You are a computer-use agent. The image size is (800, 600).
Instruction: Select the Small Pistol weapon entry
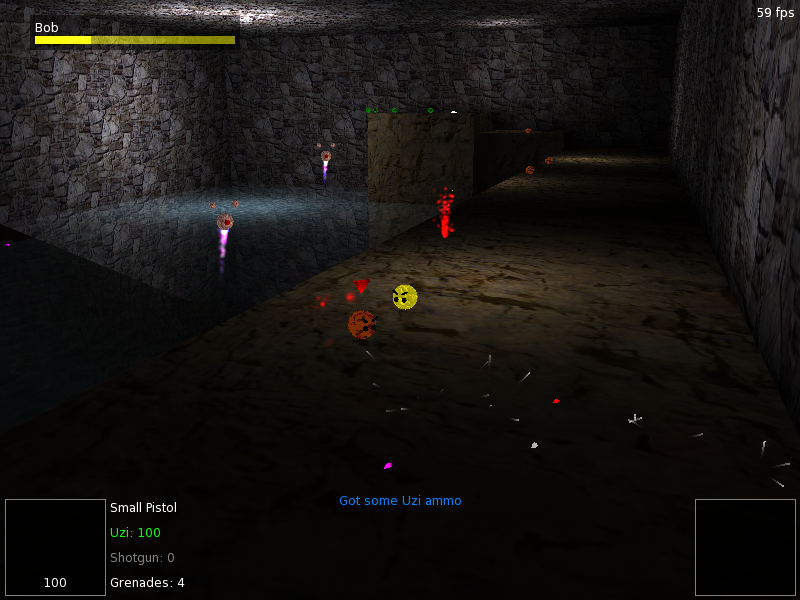pos(143,508)
